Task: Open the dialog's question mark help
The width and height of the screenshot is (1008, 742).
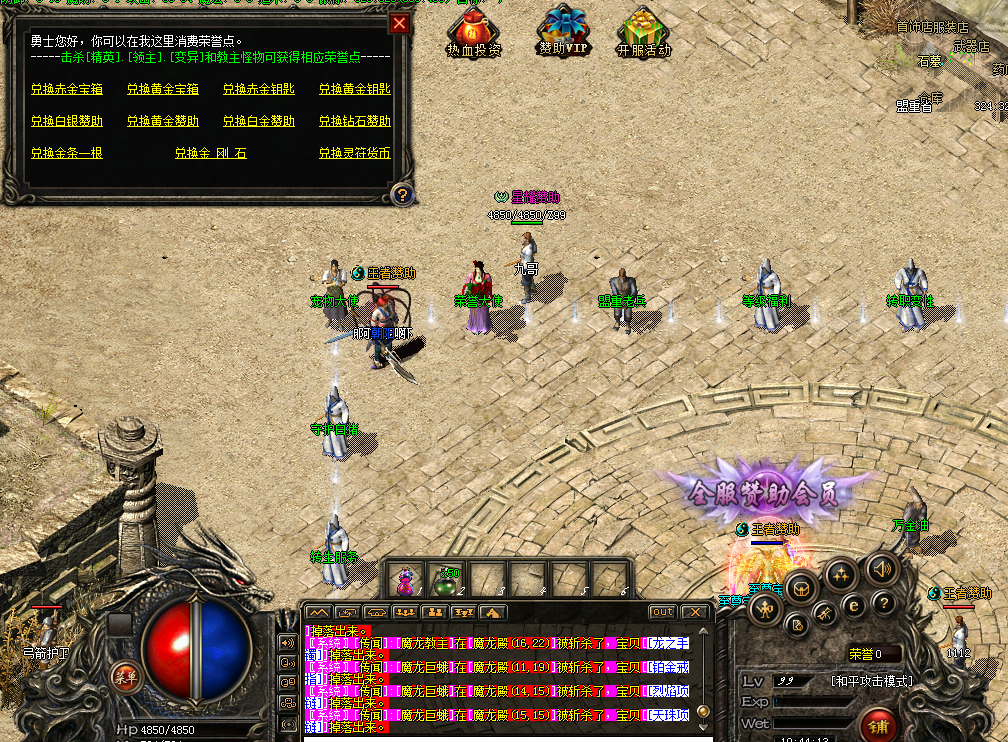Action: pyautogui.click(x=401, y=194)
